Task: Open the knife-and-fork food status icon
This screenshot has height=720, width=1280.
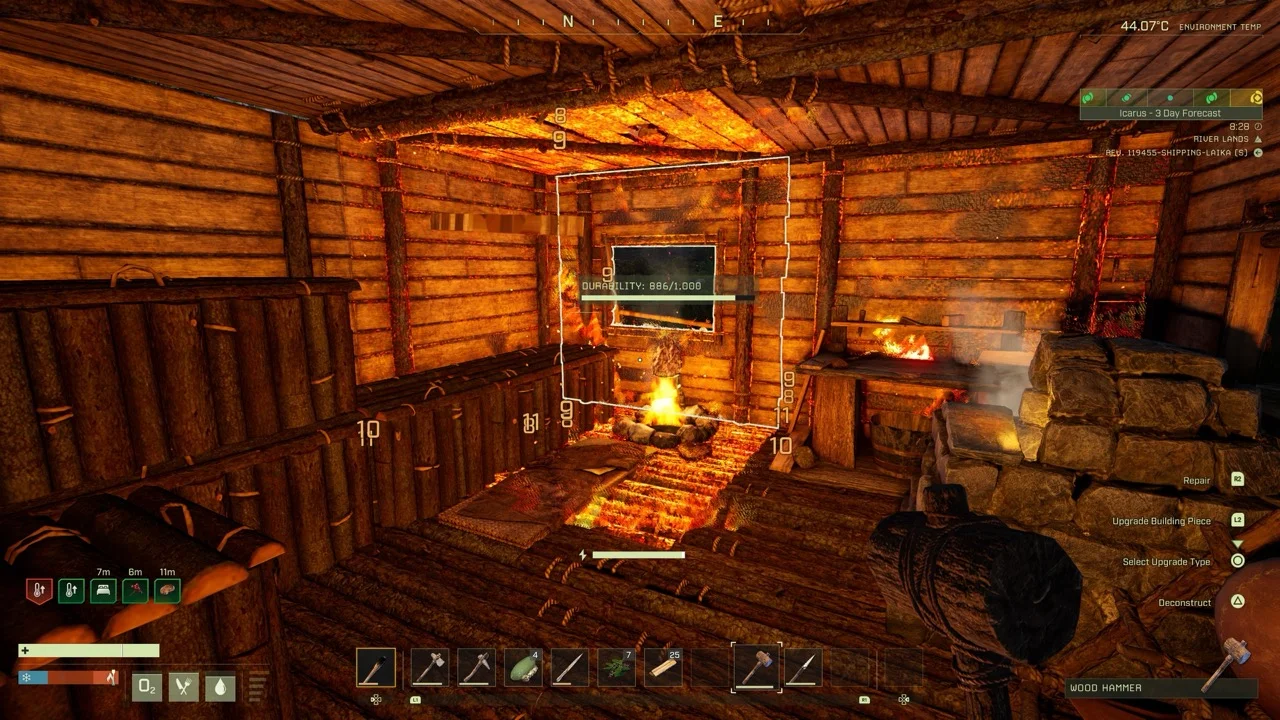Action: (183, 687)
